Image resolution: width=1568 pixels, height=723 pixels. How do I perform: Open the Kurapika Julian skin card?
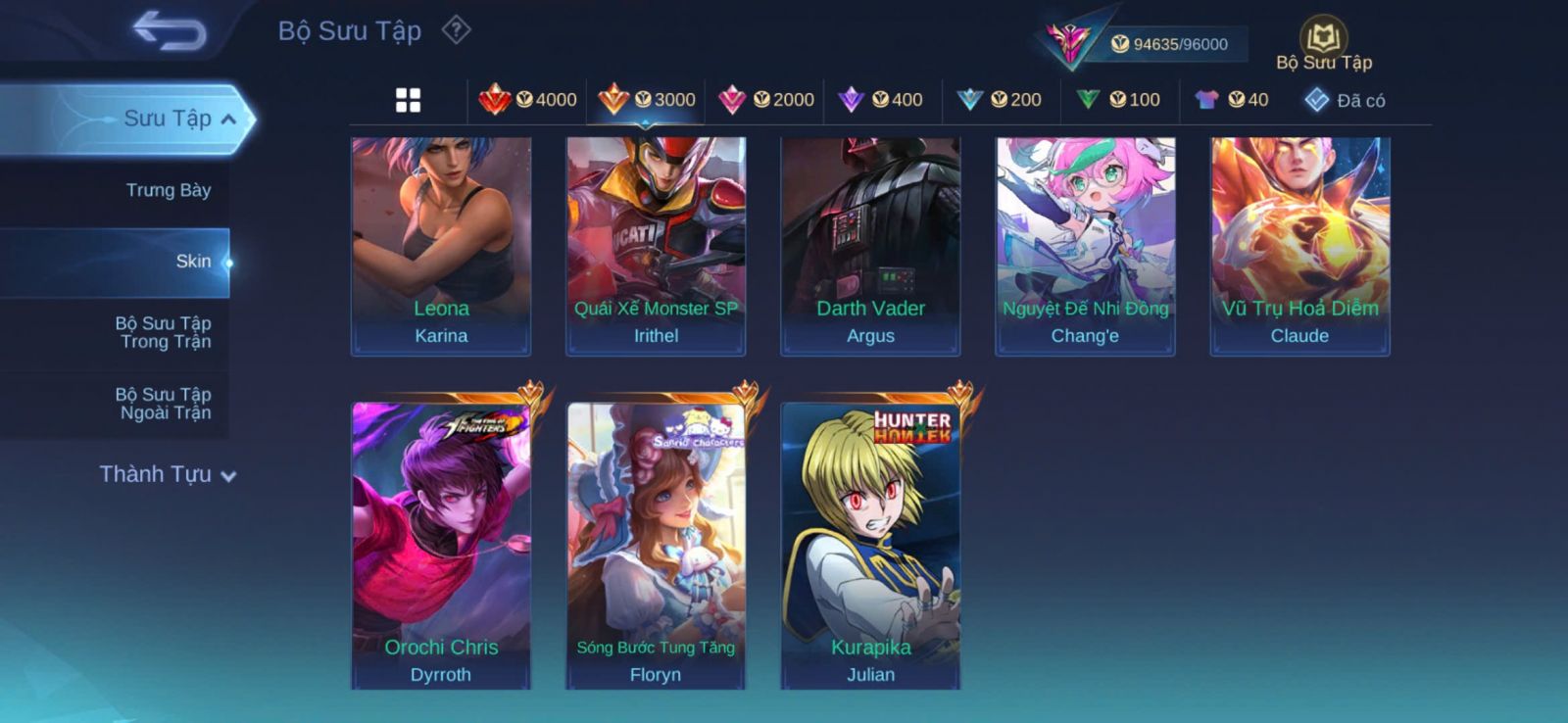(x=870, y=544)
